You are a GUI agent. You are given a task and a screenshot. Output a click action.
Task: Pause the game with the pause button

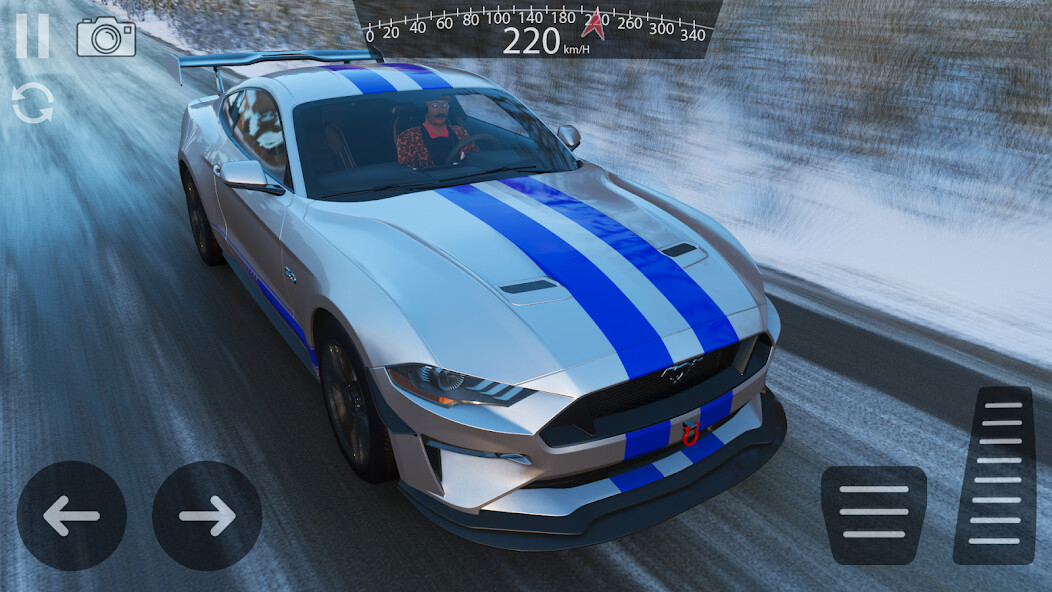32,36
